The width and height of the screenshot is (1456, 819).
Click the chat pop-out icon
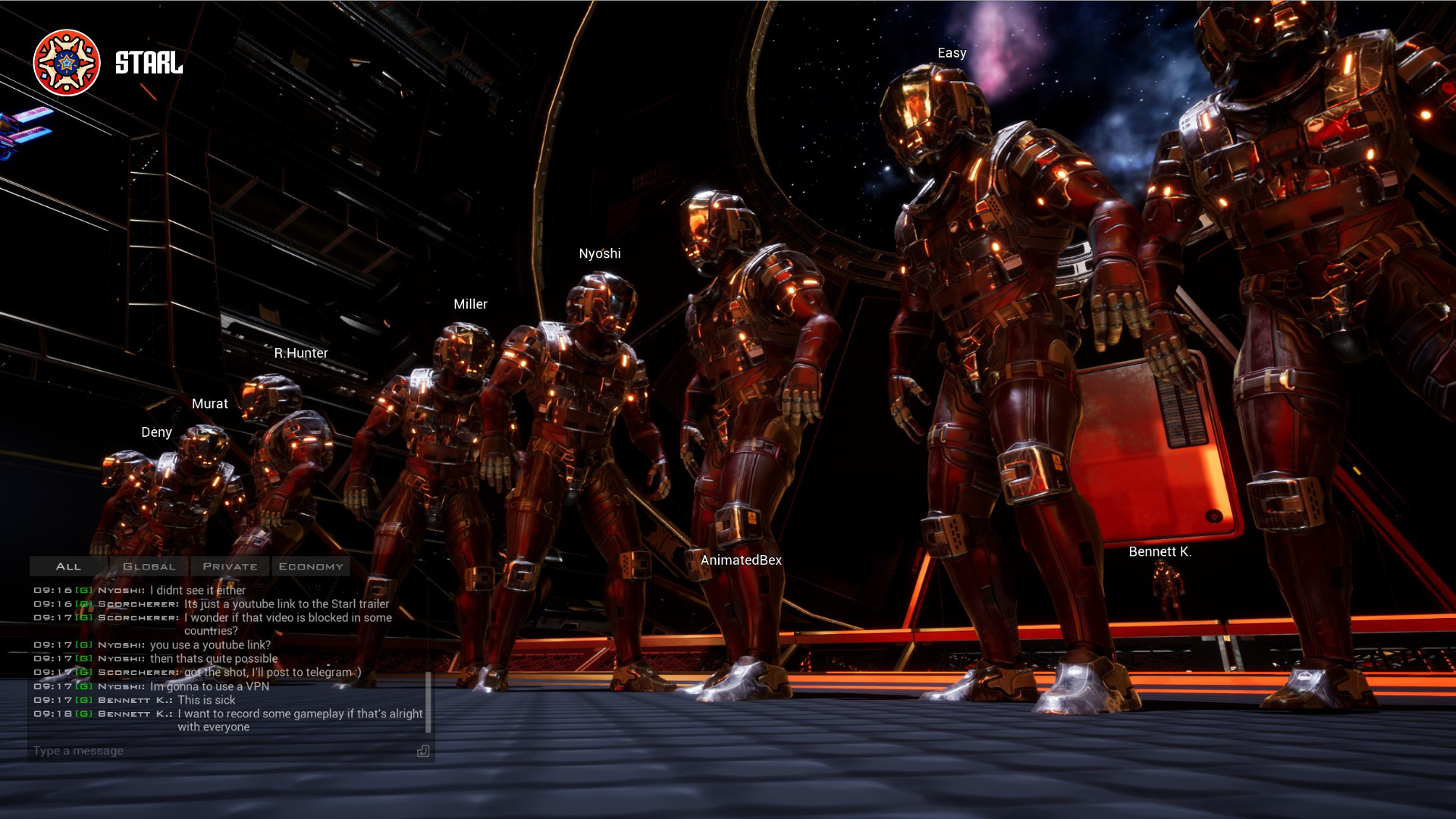click(x=423, y=751)
